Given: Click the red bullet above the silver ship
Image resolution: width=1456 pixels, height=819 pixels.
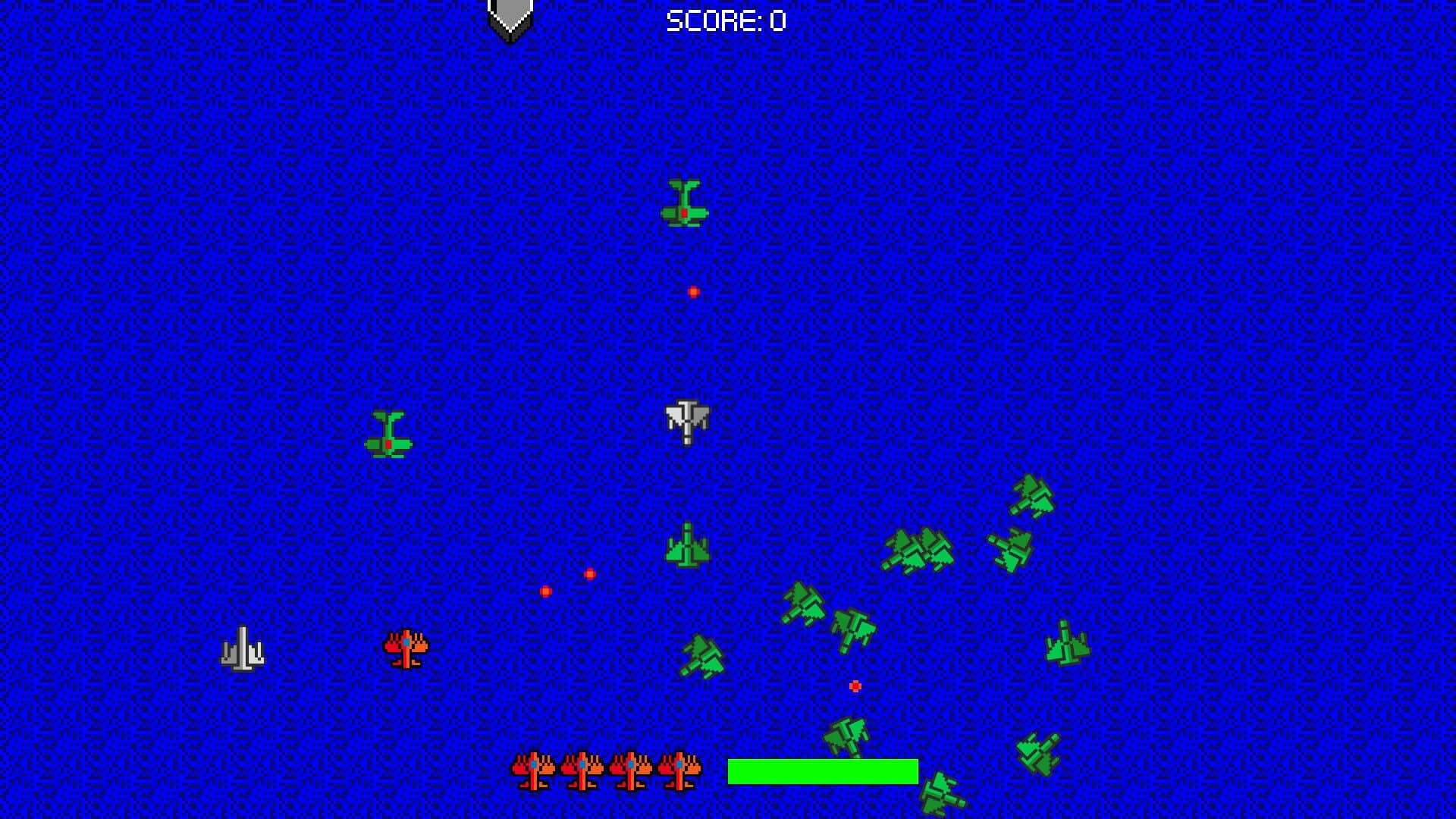Looking at the screenshot, I should tap(692, 292).
